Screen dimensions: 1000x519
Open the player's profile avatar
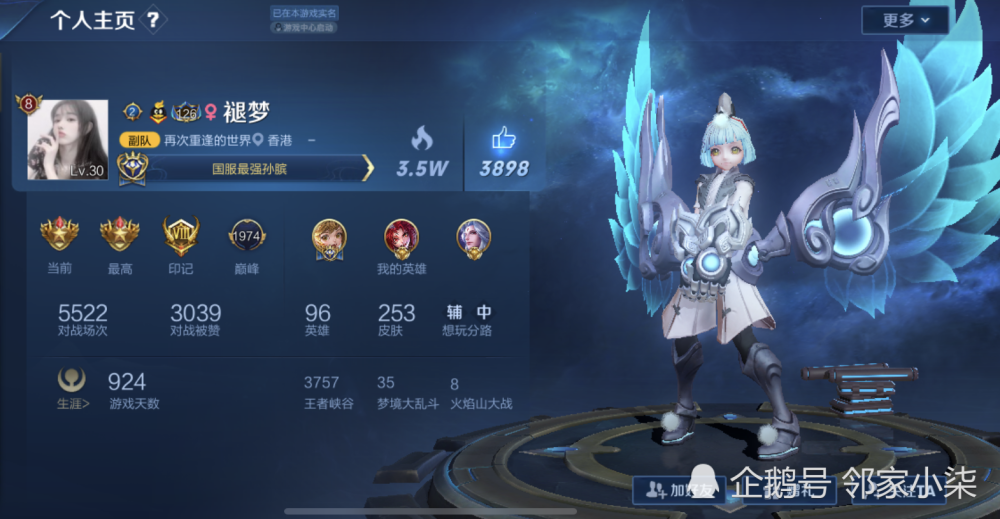click(67, 139)
